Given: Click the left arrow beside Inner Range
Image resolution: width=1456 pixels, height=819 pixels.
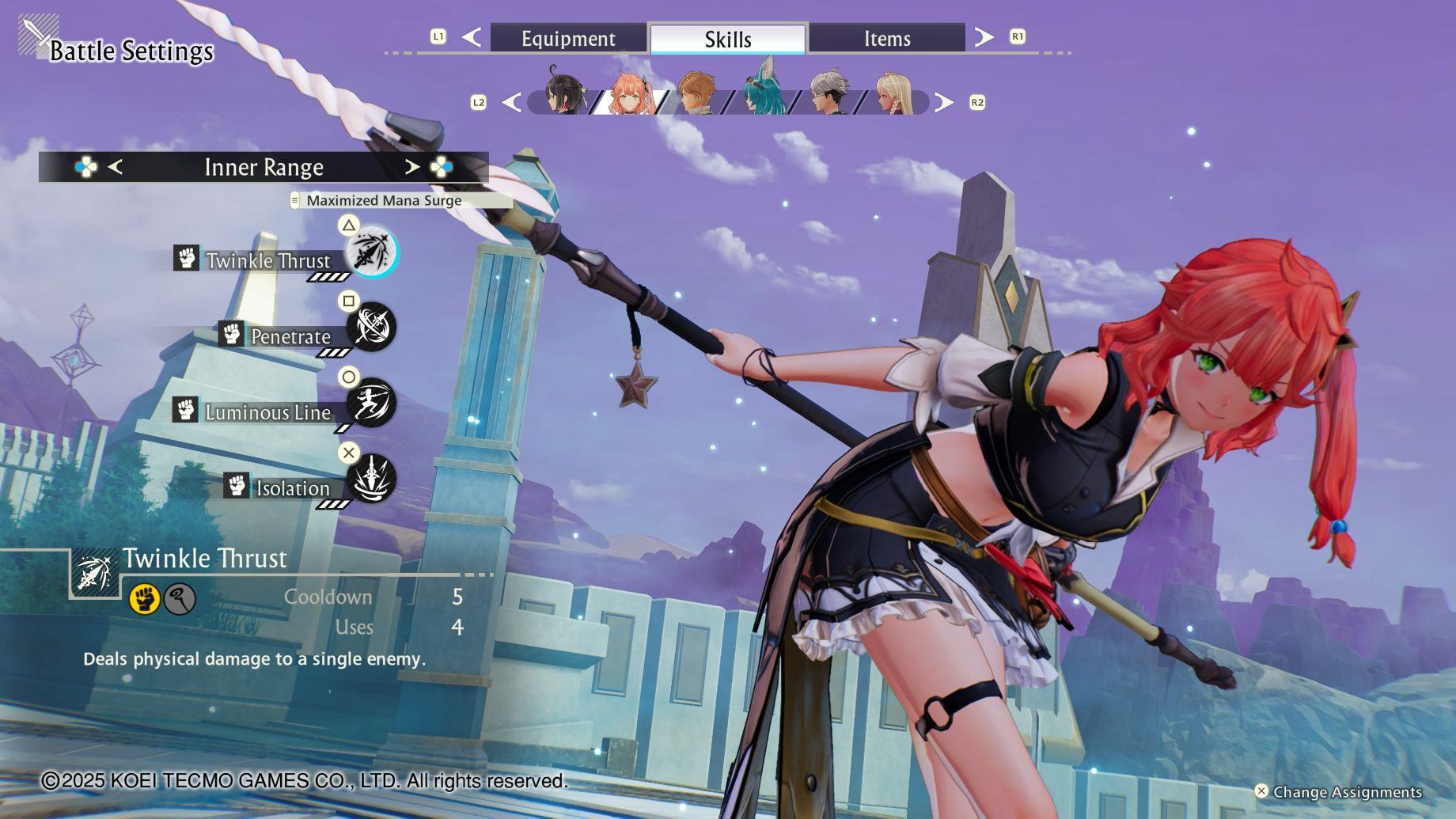Looking at the screenshot, I should click(115, 167).
